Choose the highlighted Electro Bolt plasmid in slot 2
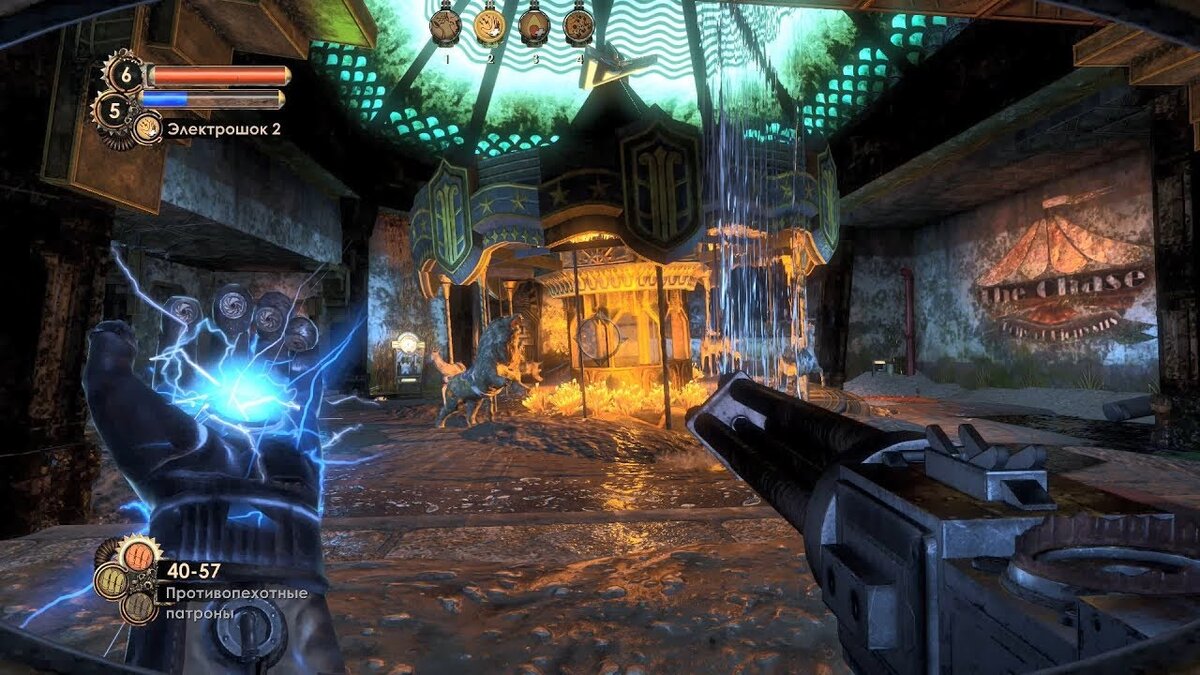1200x675 pixels. (490, 26)
